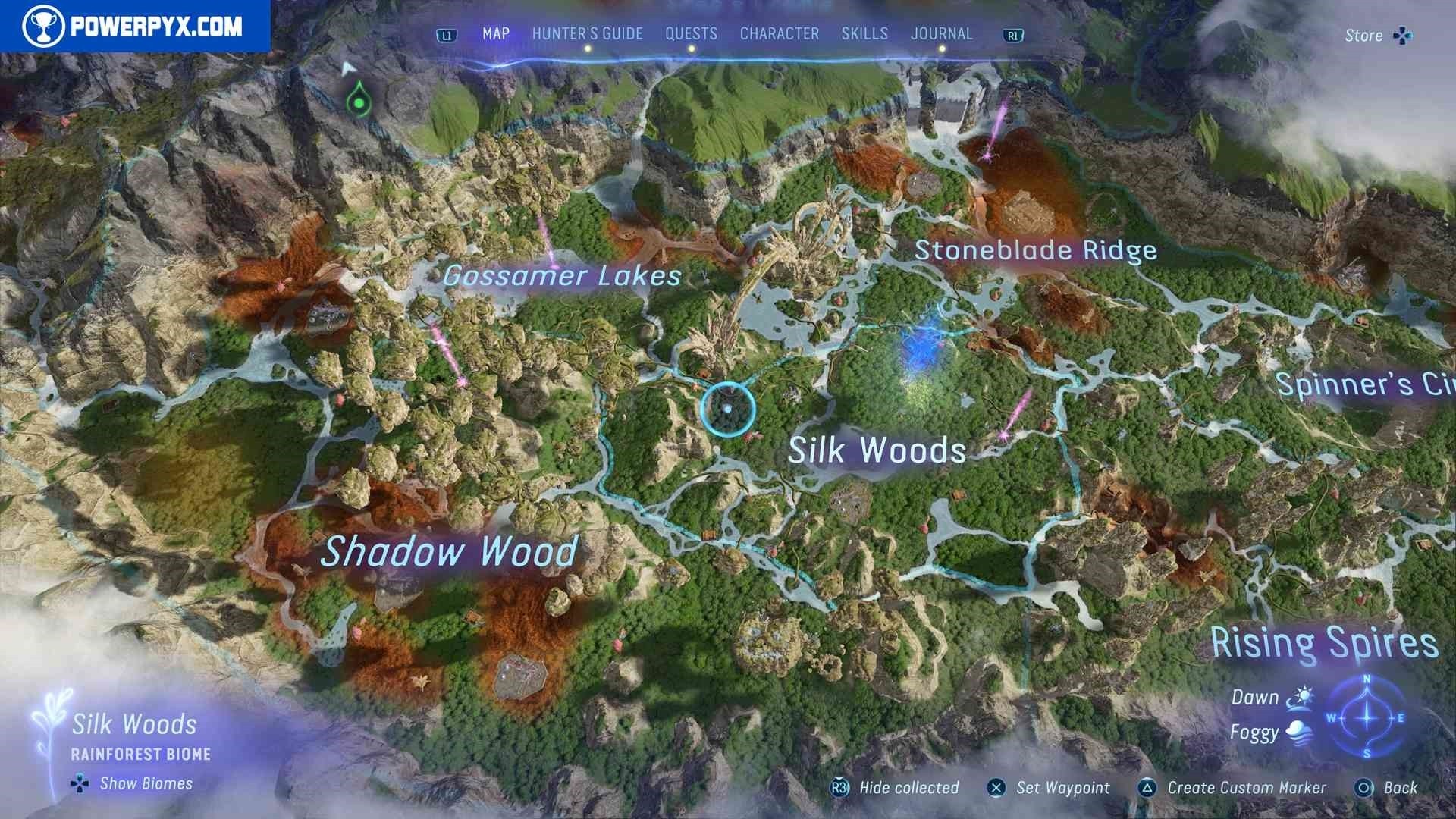Choose Create Custom Marker
The width and height of the screenshot is (1456, 819).
pos(1233,788)
